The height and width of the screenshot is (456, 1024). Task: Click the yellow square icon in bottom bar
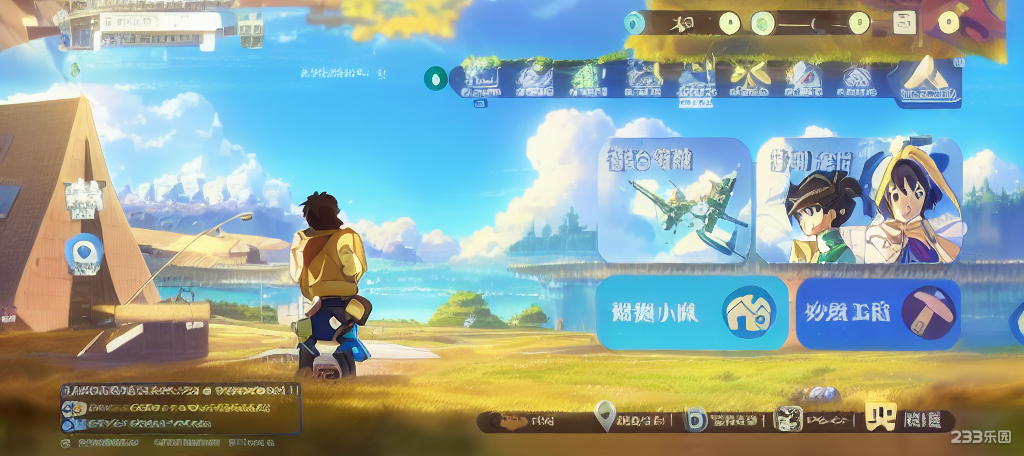tap(881, 417)
